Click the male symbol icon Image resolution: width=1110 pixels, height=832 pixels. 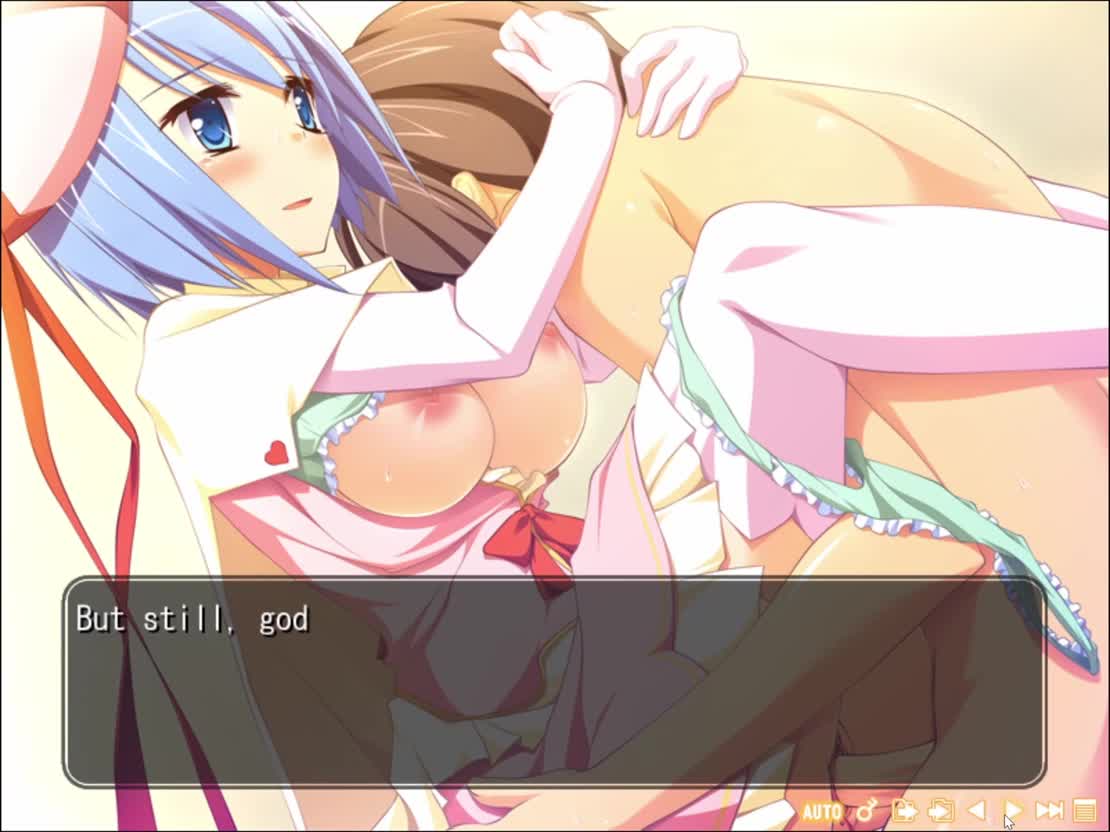[866, 810]
